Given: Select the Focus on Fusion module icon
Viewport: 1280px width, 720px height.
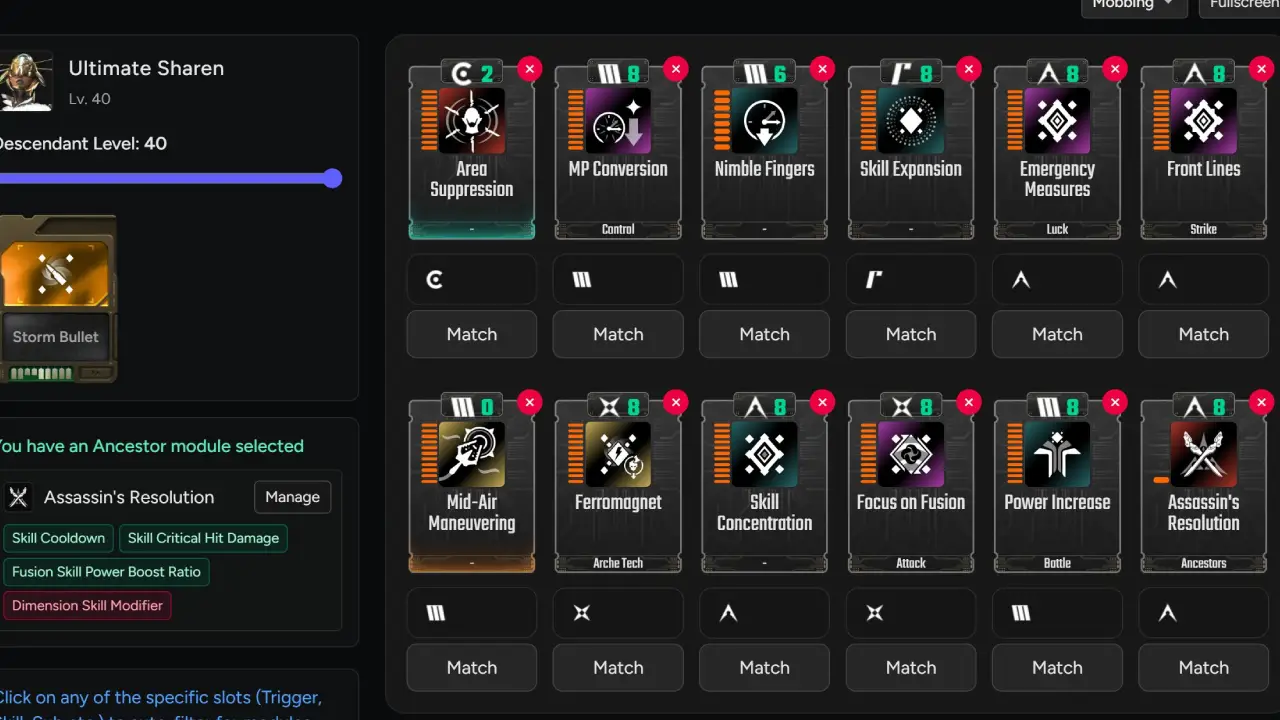Looking at the screenshot, I should pyautogui.click(x=910, y=455).
